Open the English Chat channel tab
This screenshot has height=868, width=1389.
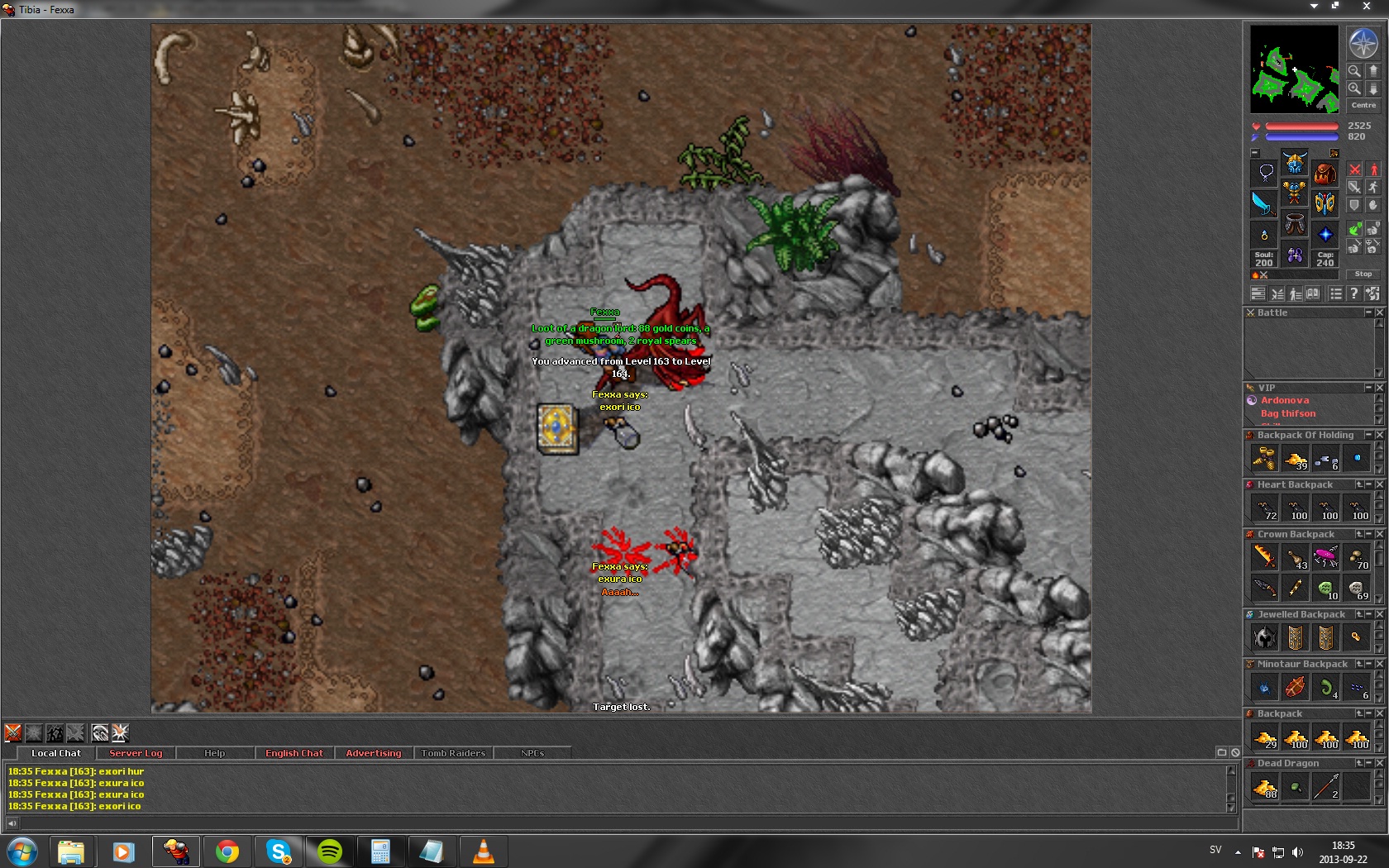(294, 753)
